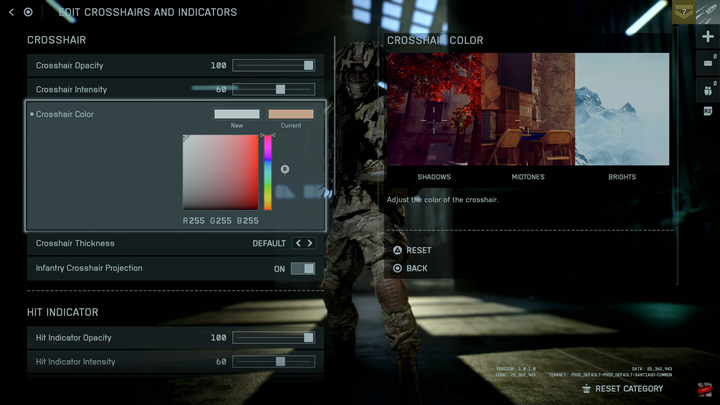Image resolution: width=720 pixels, height=405 pixels.
Task: Preview the Shadows crosshair sample image
Action: (x=434, y=109)
